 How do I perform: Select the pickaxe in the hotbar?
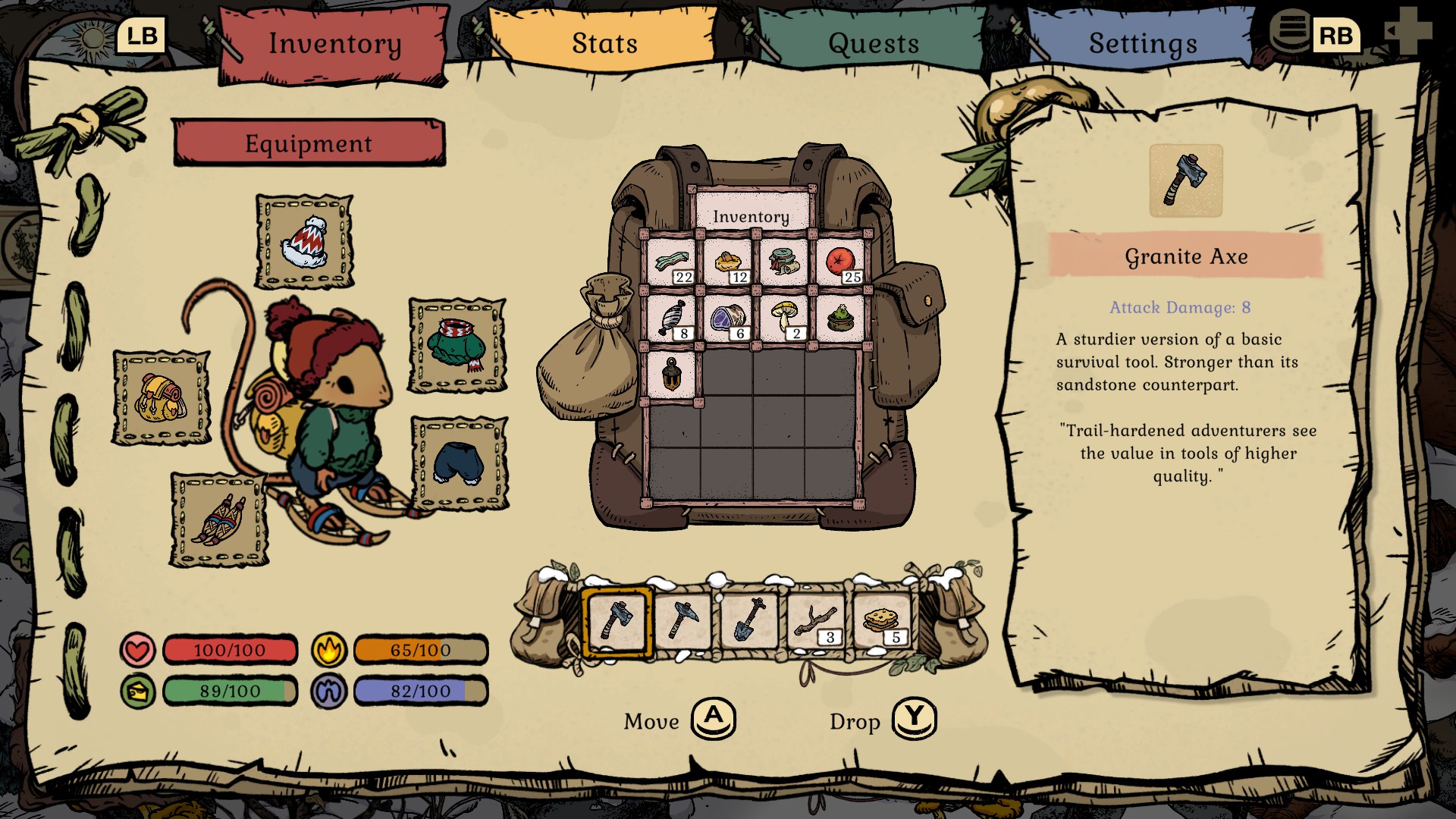coord(683,621)
